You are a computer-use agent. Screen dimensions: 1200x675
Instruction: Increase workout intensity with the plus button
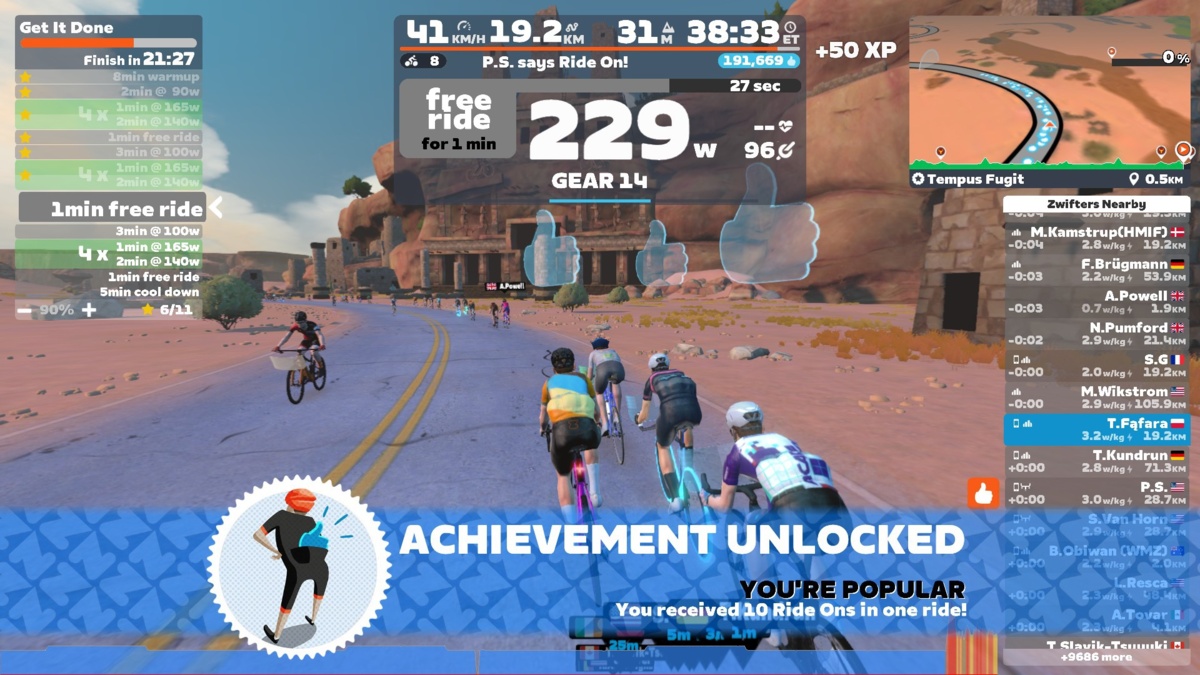pyautogui.click(x=89, y=310)
